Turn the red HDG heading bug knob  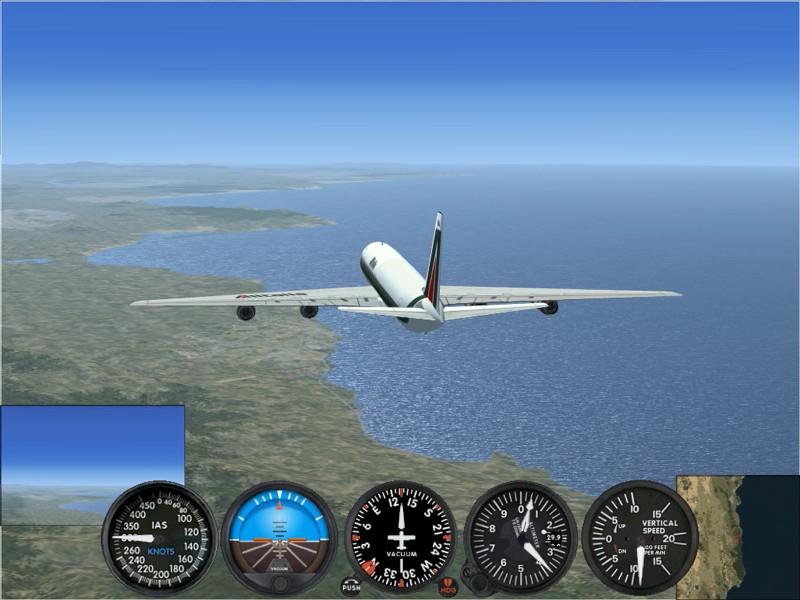[x=448, y=587]
